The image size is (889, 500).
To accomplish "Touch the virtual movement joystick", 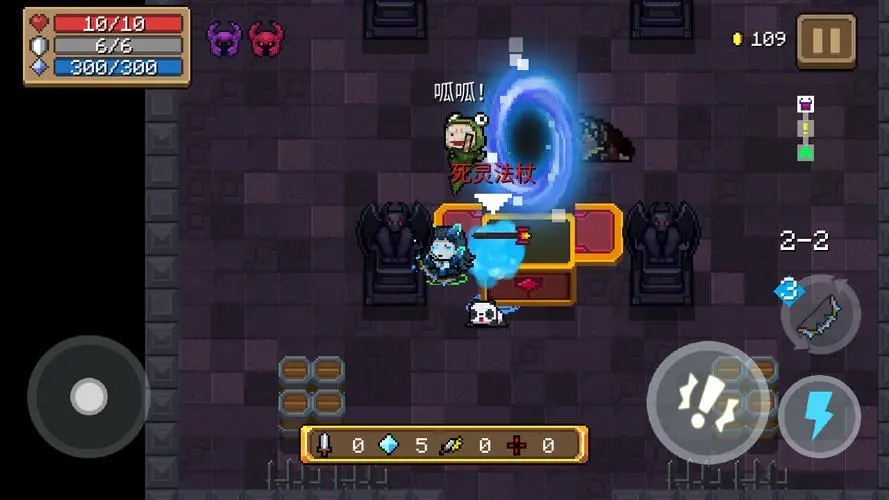I will pyautogui.click(x=88, y=397).
